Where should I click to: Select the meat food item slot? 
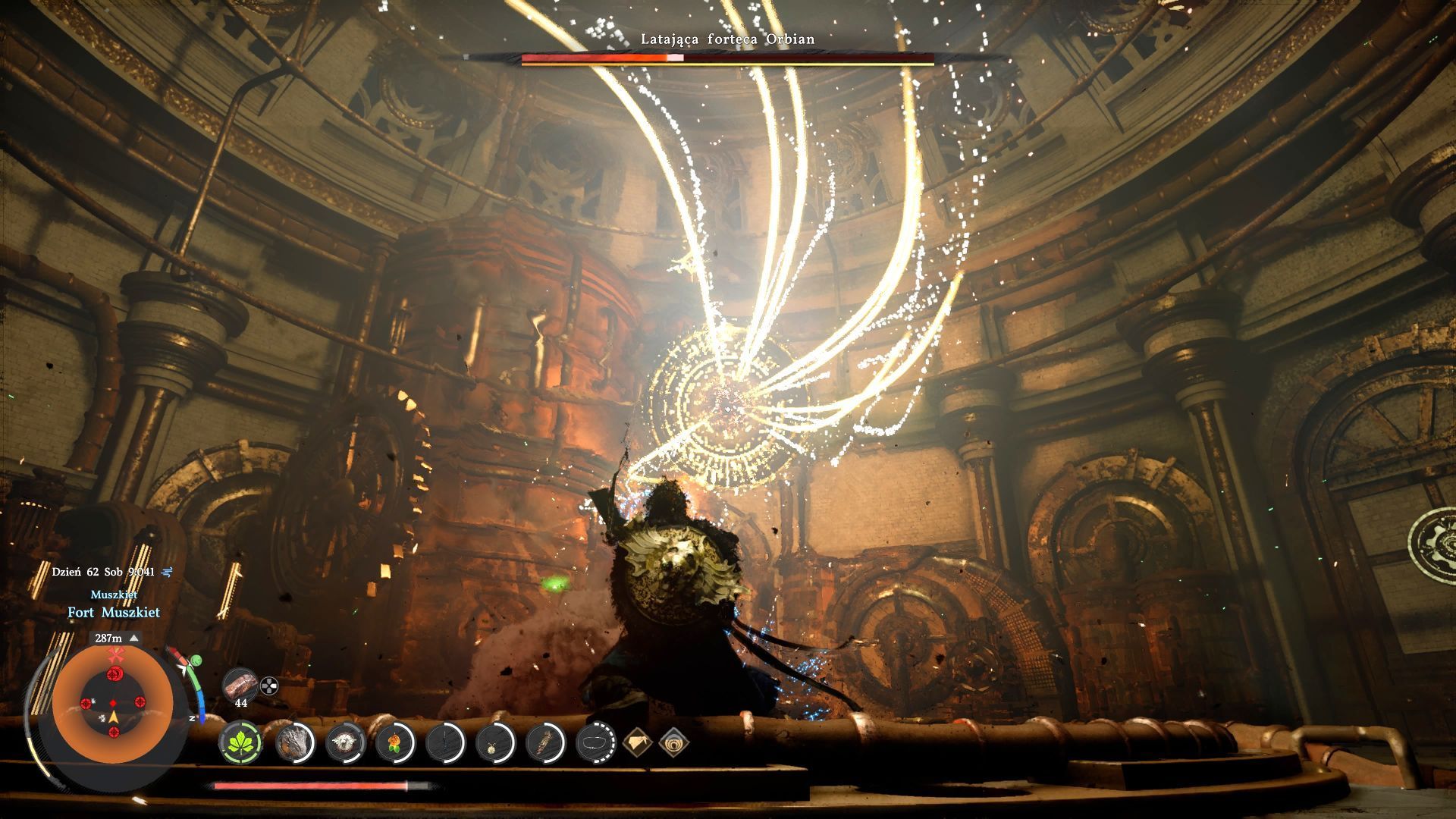(240, 685)
